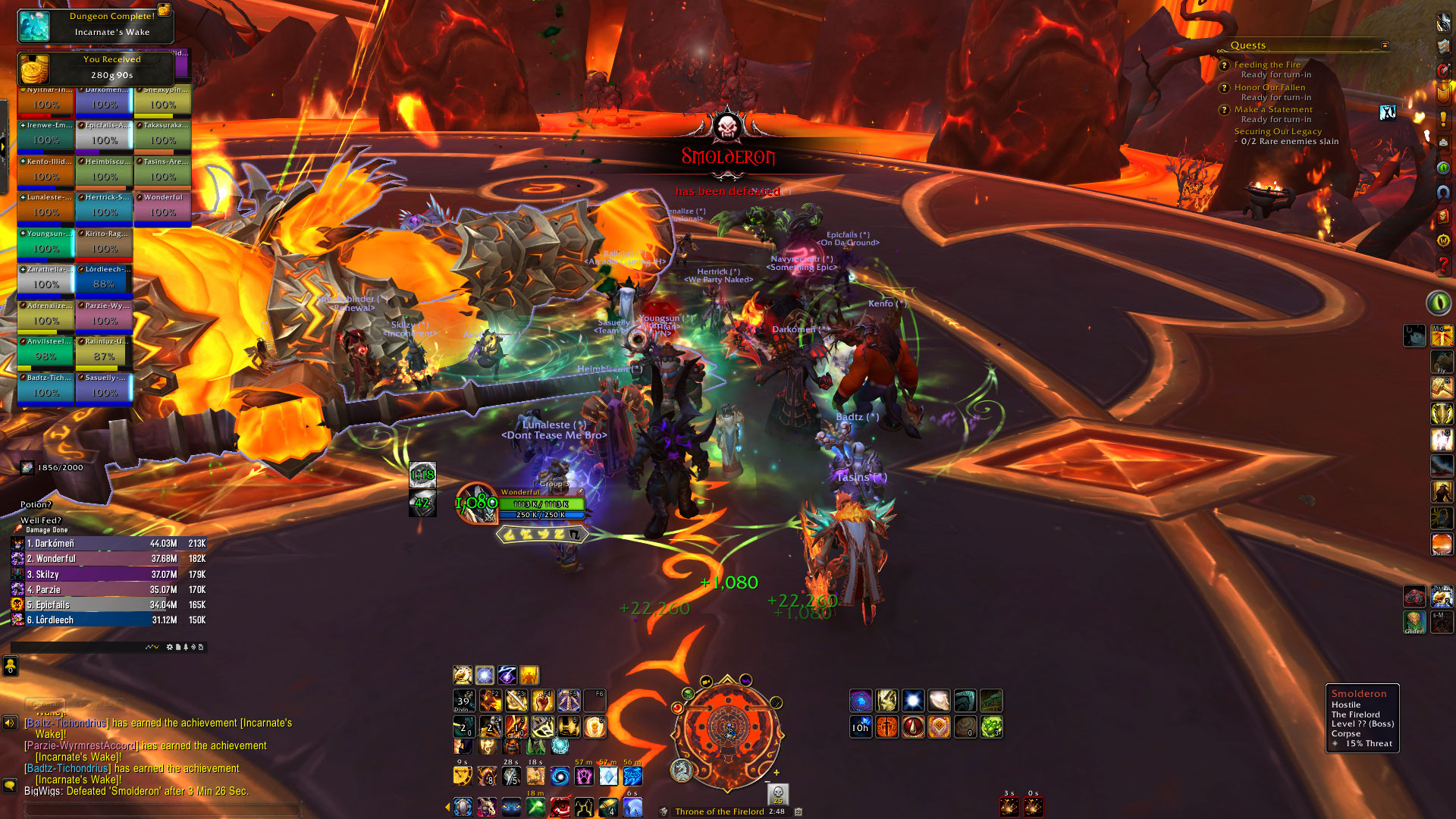Click the skull raid difficulty icon showing 25
This screenshot has height=819, width=1456.
click(x=777, y=794)
